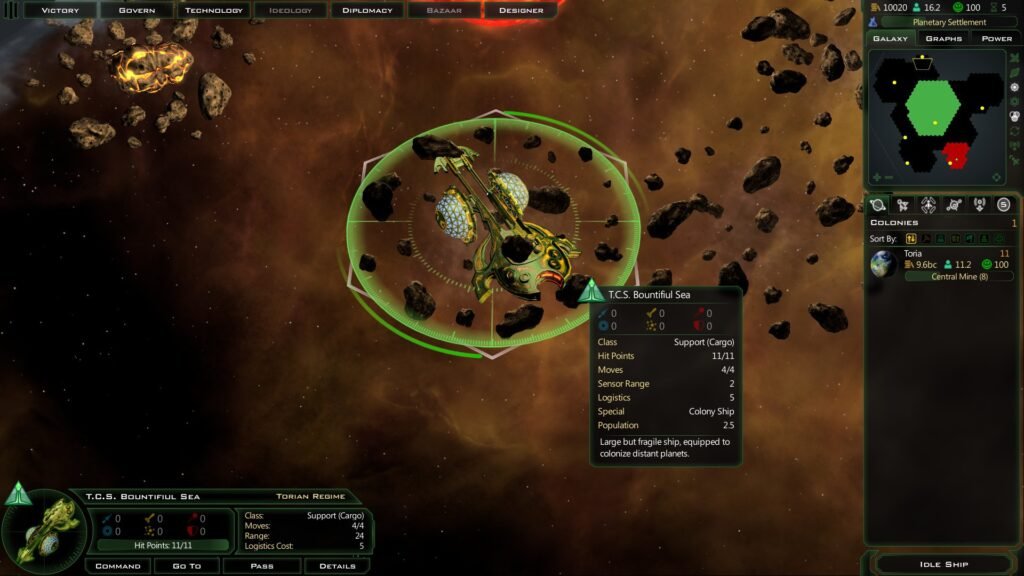Screen dimensions: 1024x576
Task: Open the Command menu for the ship
Action: pos(117,566)
